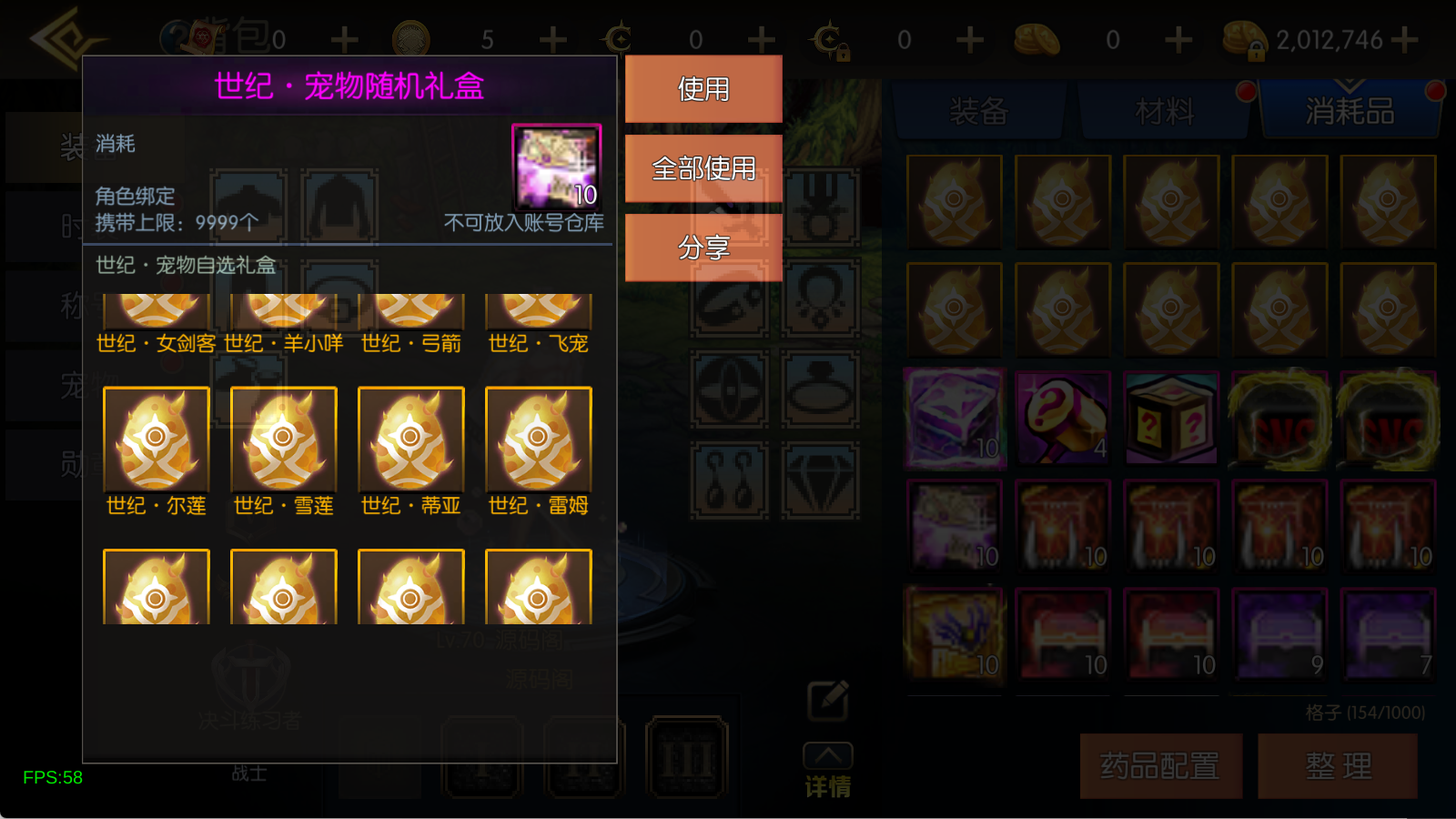This screenshot has height=819, width=1456.
Task: Select the 世纪·雷姆 pet egg
Action: point(538,440)
